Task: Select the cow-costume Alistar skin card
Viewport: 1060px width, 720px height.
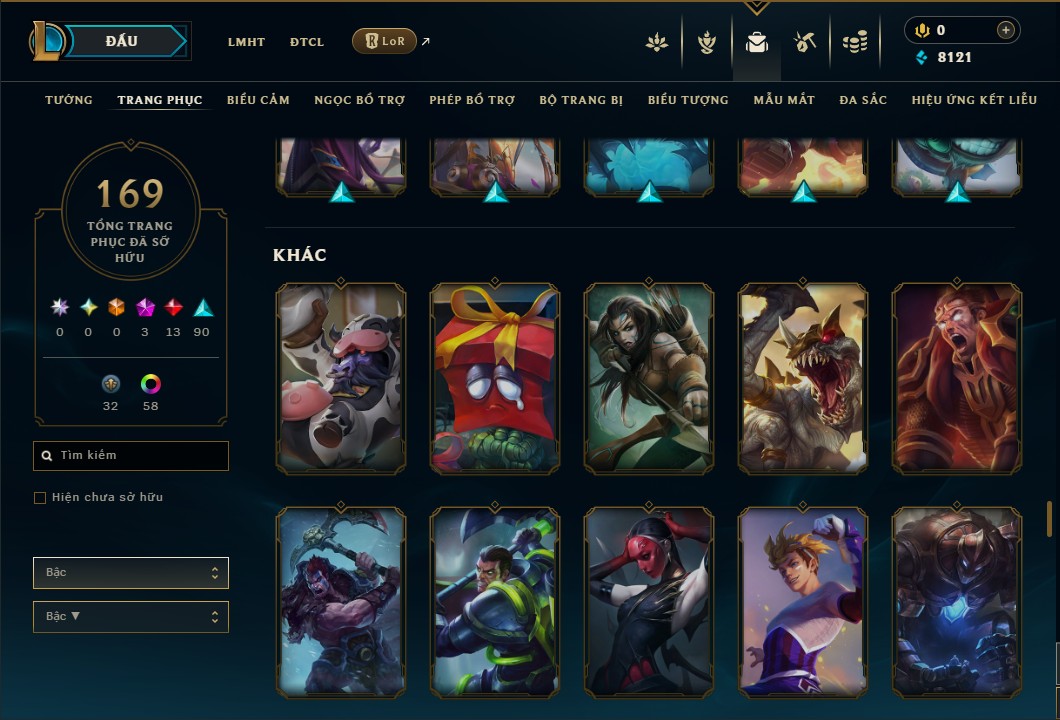Action: tap(341, 378)
